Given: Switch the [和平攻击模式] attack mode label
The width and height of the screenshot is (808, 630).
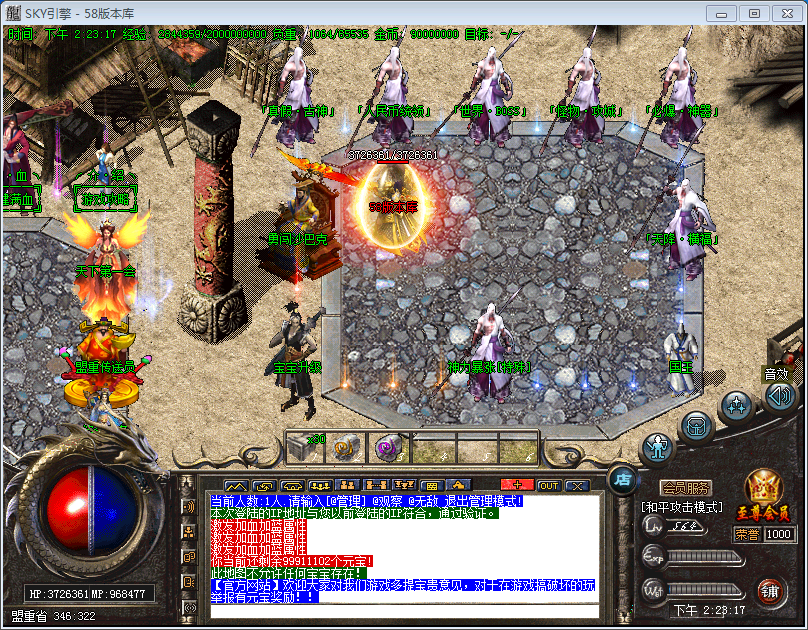Looking at the screenshot, I should click(681, 507).
